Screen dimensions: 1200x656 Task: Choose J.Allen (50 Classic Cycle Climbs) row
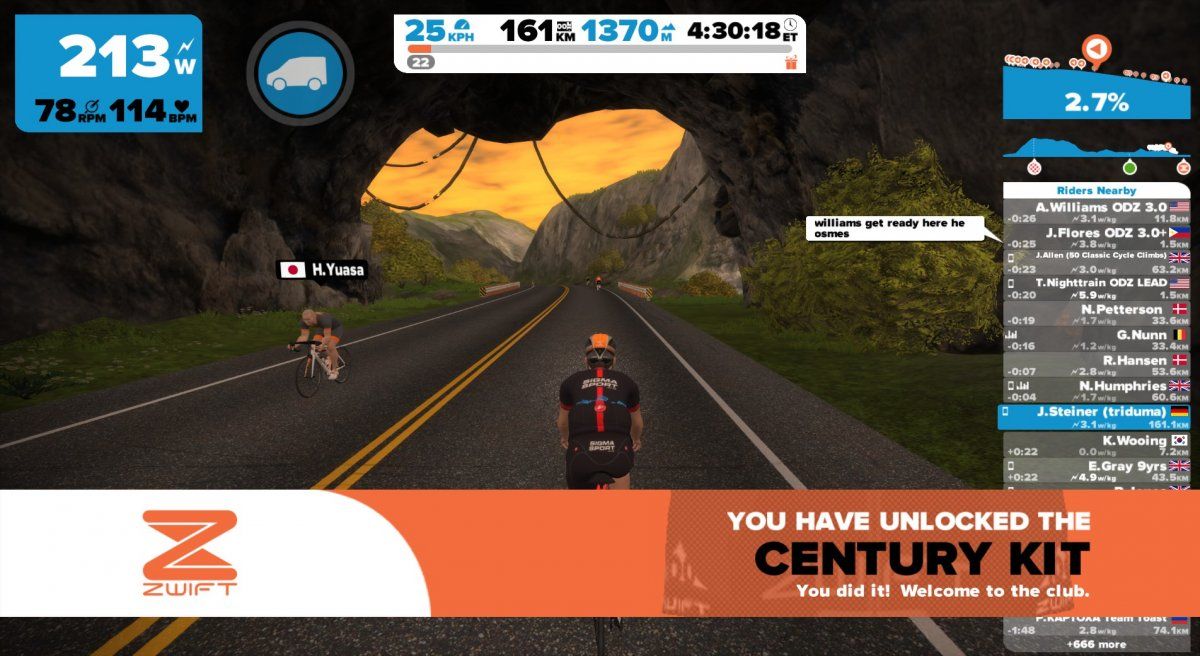click(x=1097, y=261)
